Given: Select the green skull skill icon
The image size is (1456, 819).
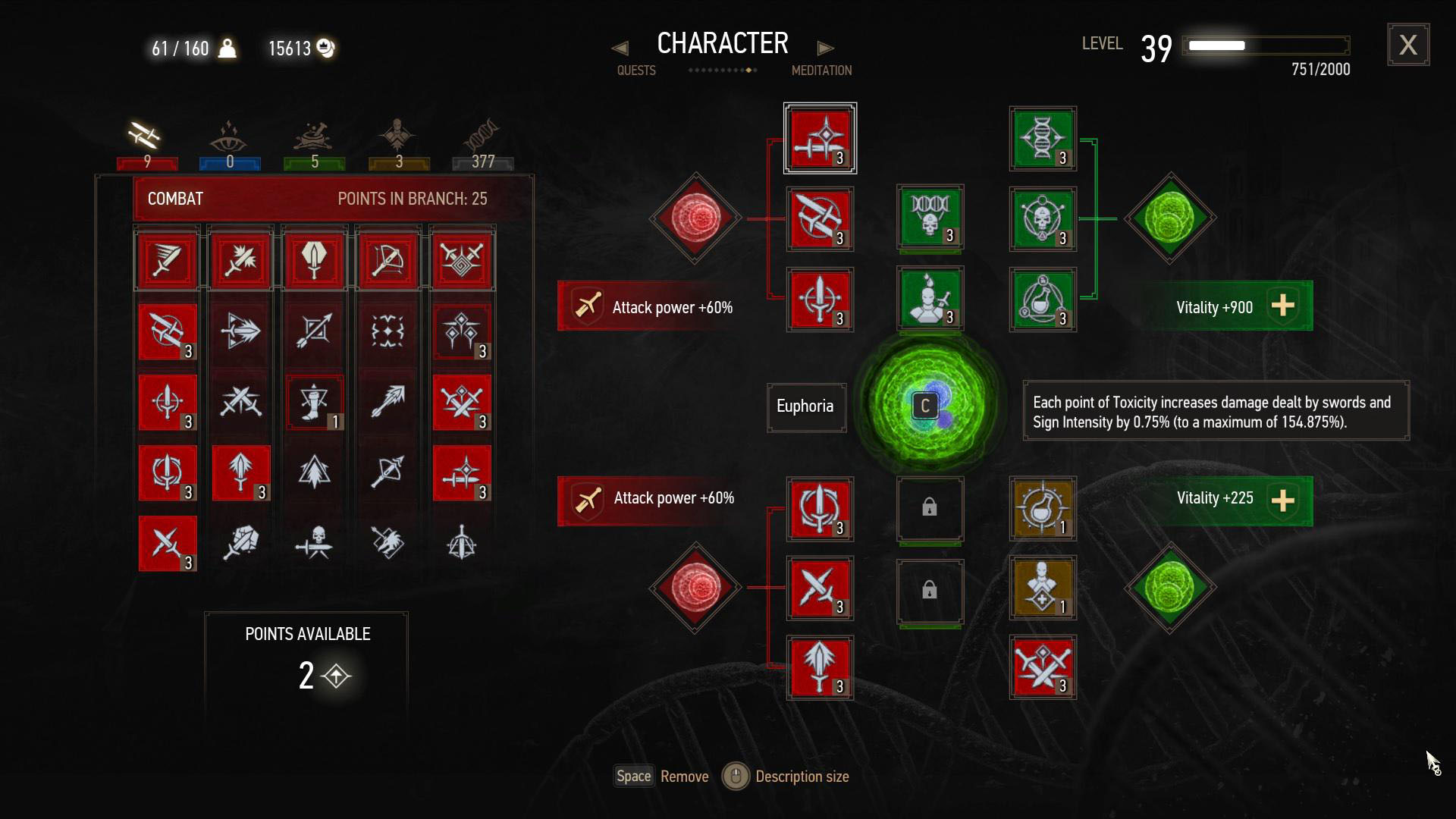Looking at the screenshot, I should [x=930, y=219].
